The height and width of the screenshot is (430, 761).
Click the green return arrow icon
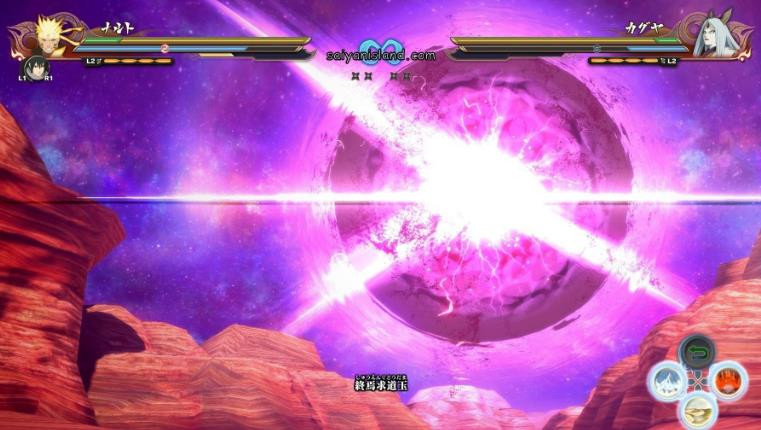pyautogui.click(x=697, y=352)
